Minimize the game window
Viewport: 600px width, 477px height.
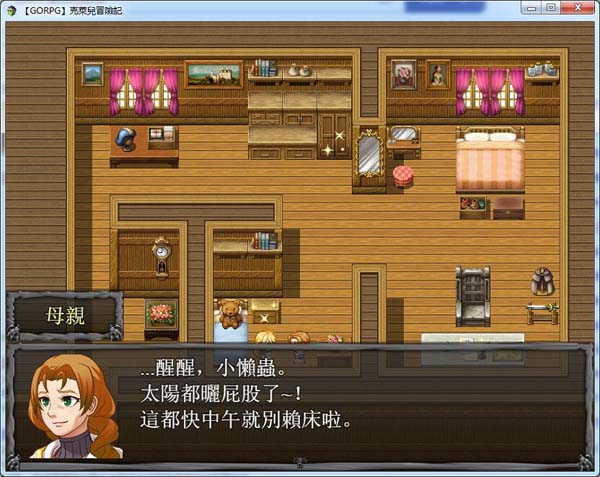click(x=531, y=8)
